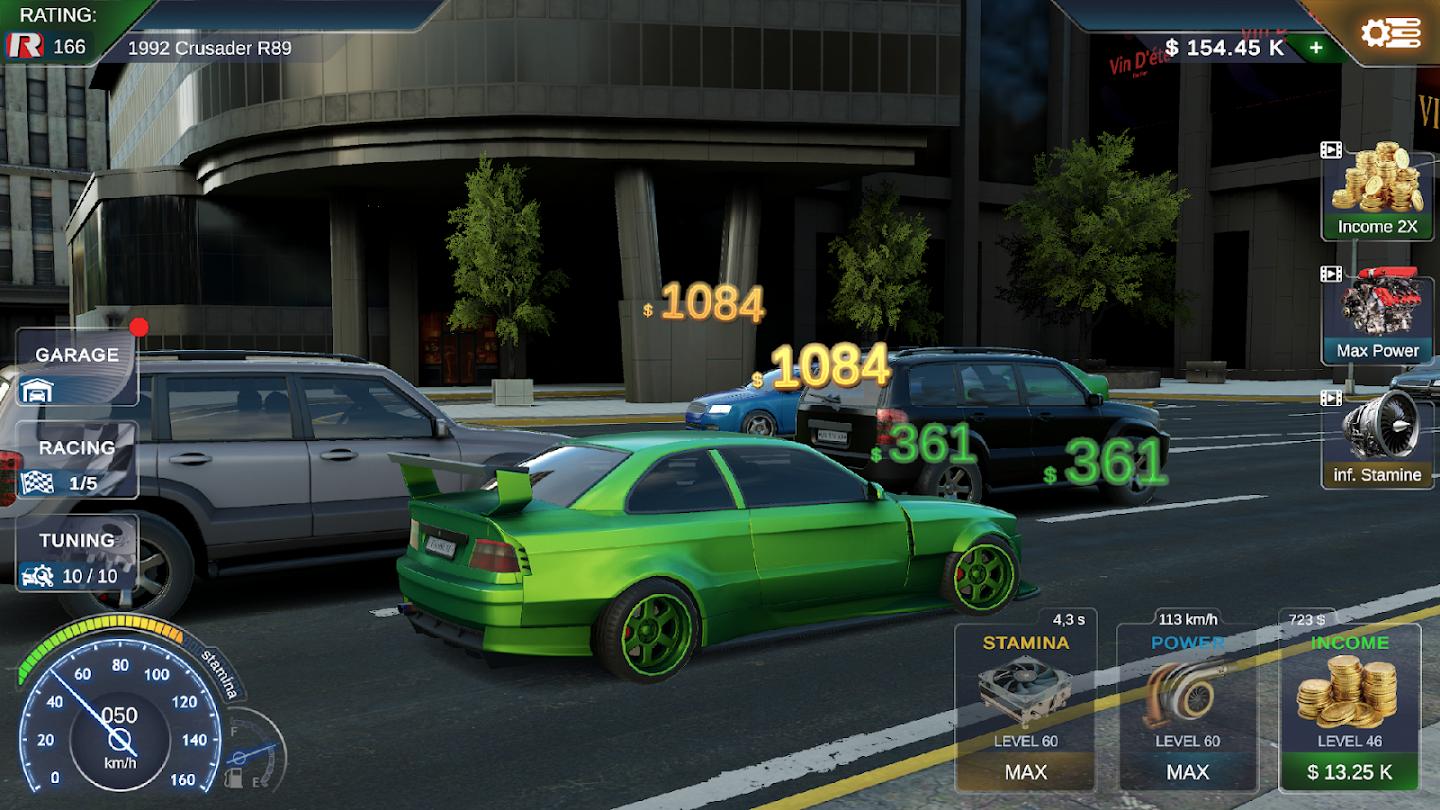1440x810 pixels.
Task: Buy the Income upgrade for $13.25 K
Action: click(x=1349, y=771)
